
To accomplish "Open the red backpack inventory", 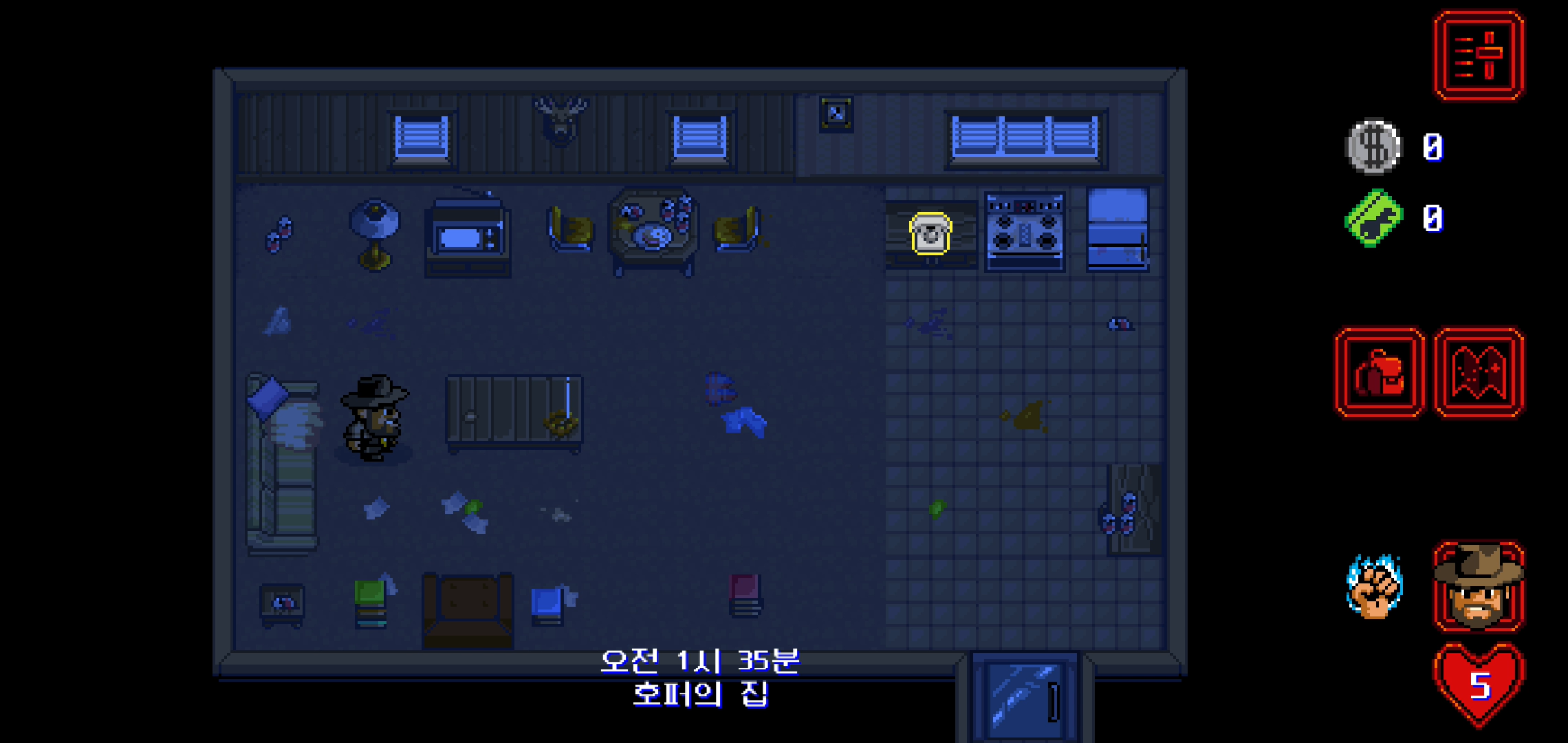I will [1380, 372].
